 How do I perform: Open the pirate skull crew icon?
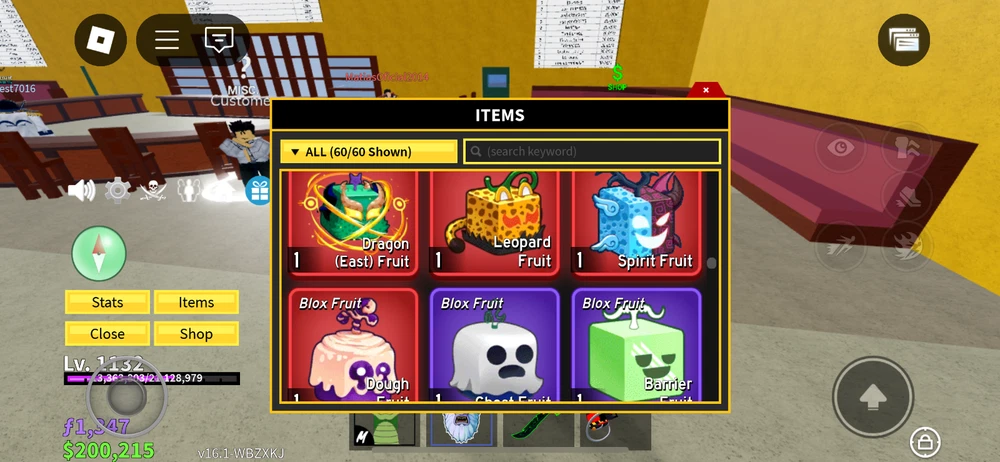[x=152, y=190]
